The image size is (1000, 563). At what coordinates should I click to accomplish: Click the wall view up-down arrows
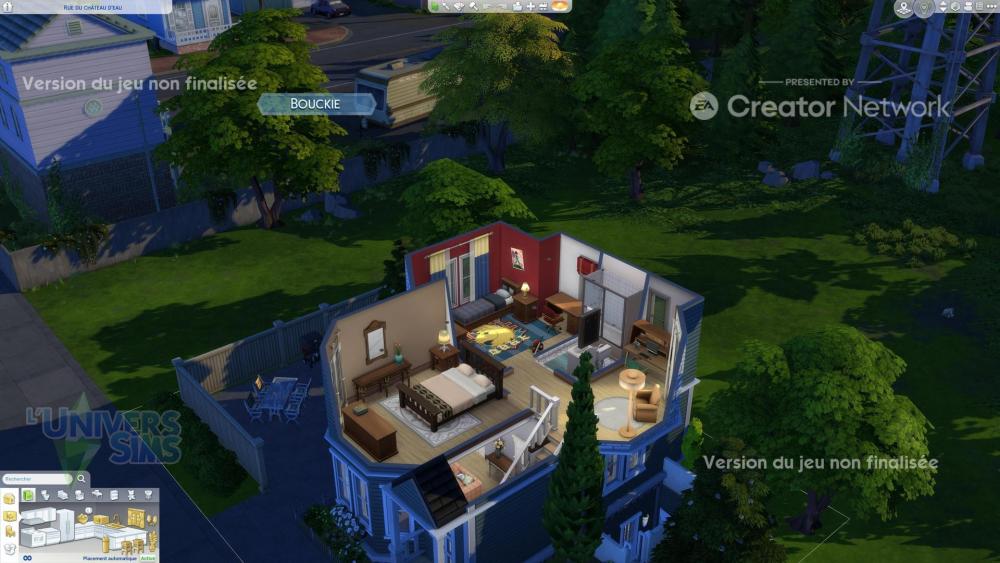coord(942,7)
